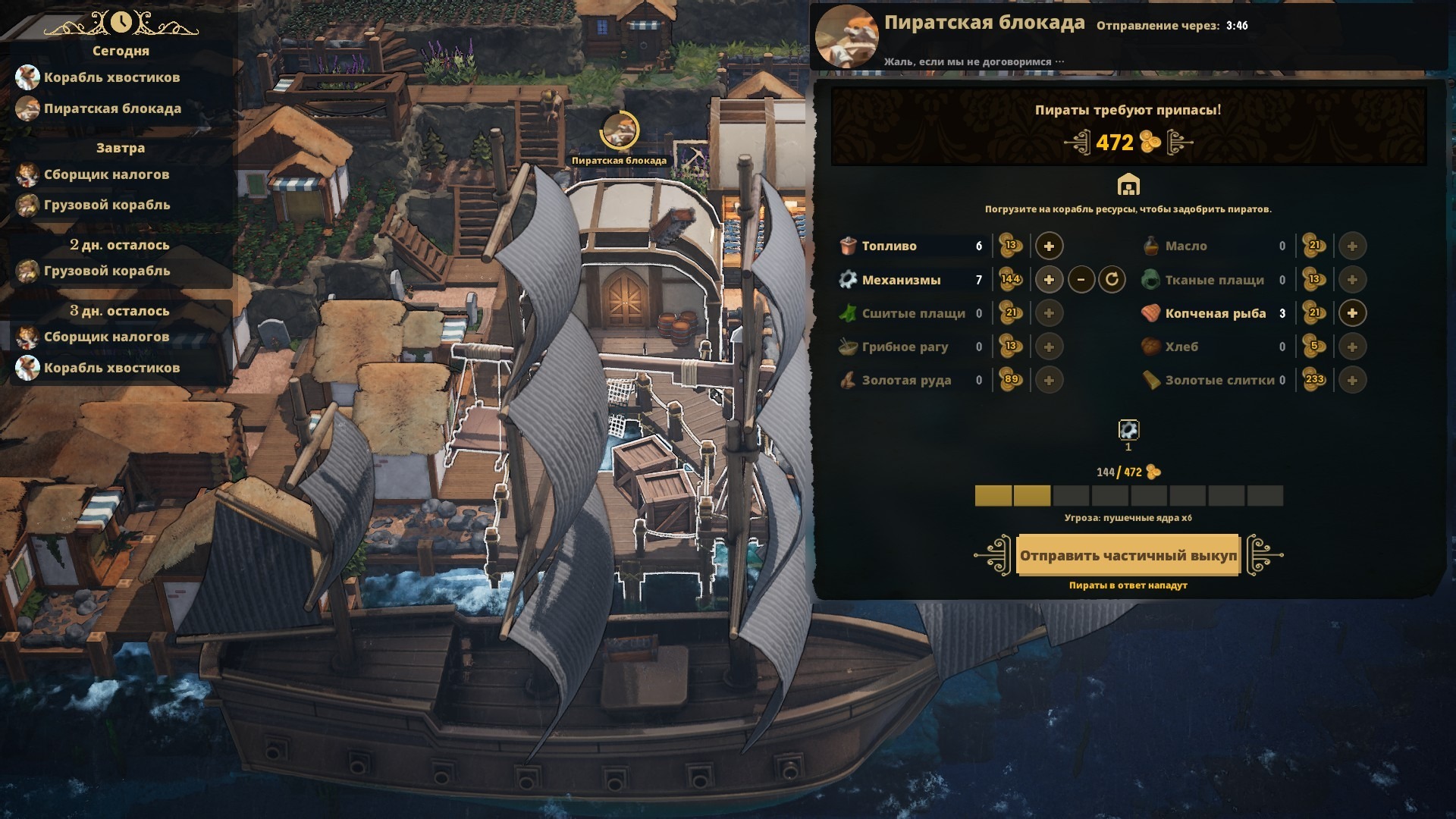Open the warehouse icon in the ransom panel
Viewport: 1456px width, 819px height.
point(1128,185)
